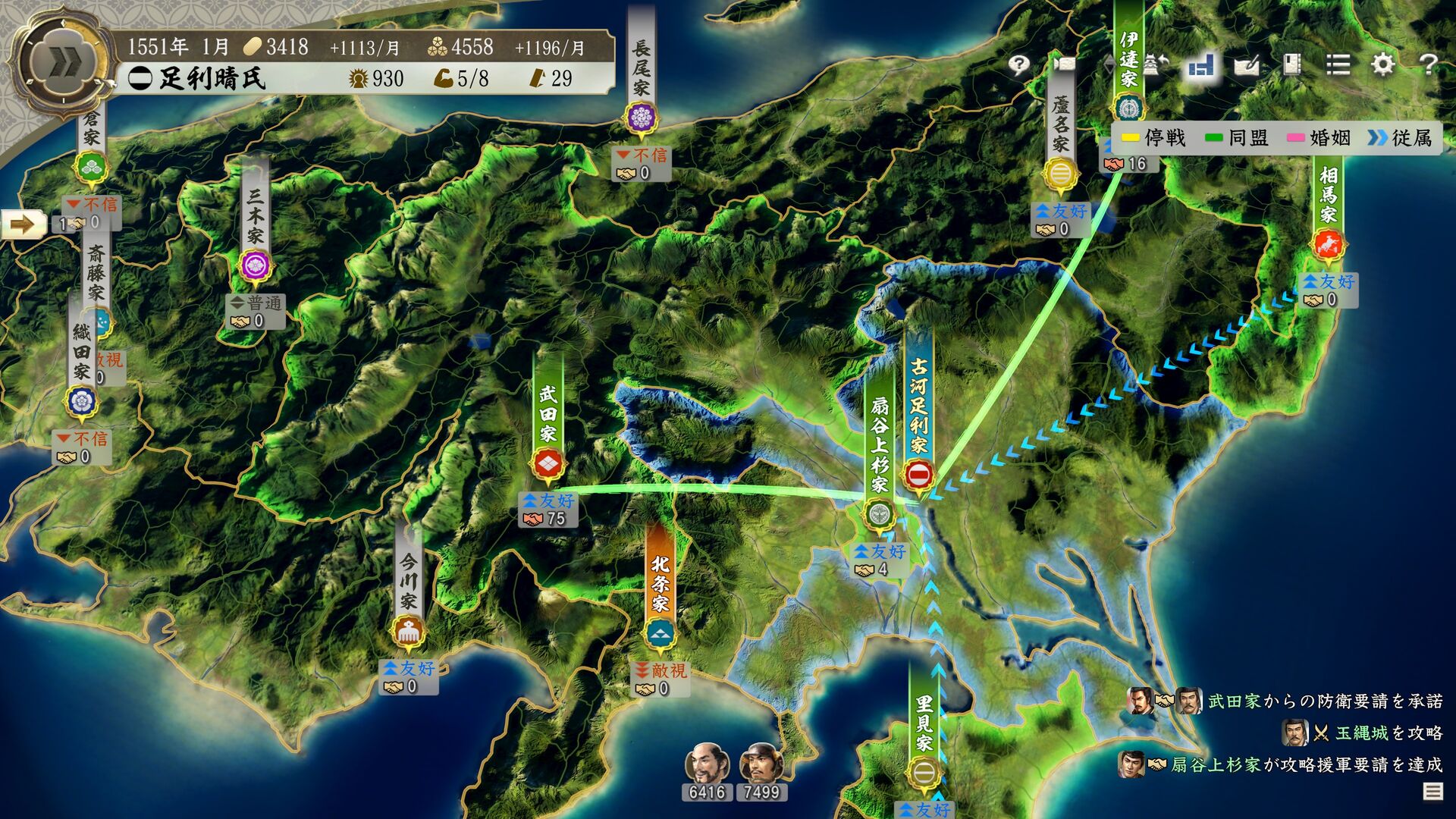Open the speech bubble hint icon
This screenshot has height=819, width=1456.
tap(1019, 65)
